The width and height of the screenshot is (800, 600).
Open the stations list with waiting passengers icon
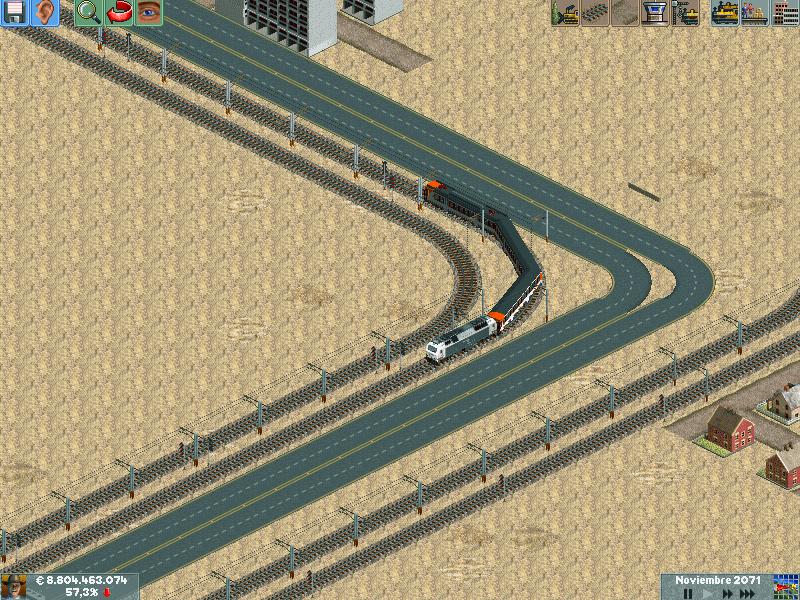point(753,13)
